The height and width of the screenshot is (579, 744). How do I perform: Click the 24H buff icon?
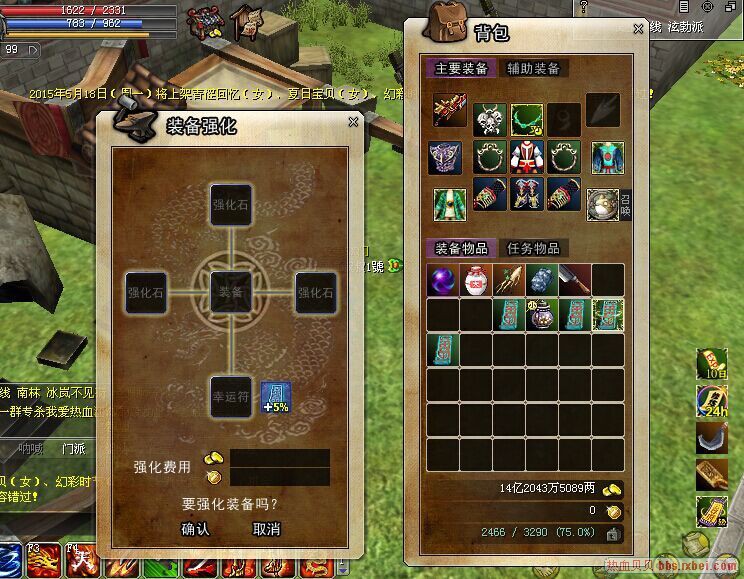(x=712, y=402)
